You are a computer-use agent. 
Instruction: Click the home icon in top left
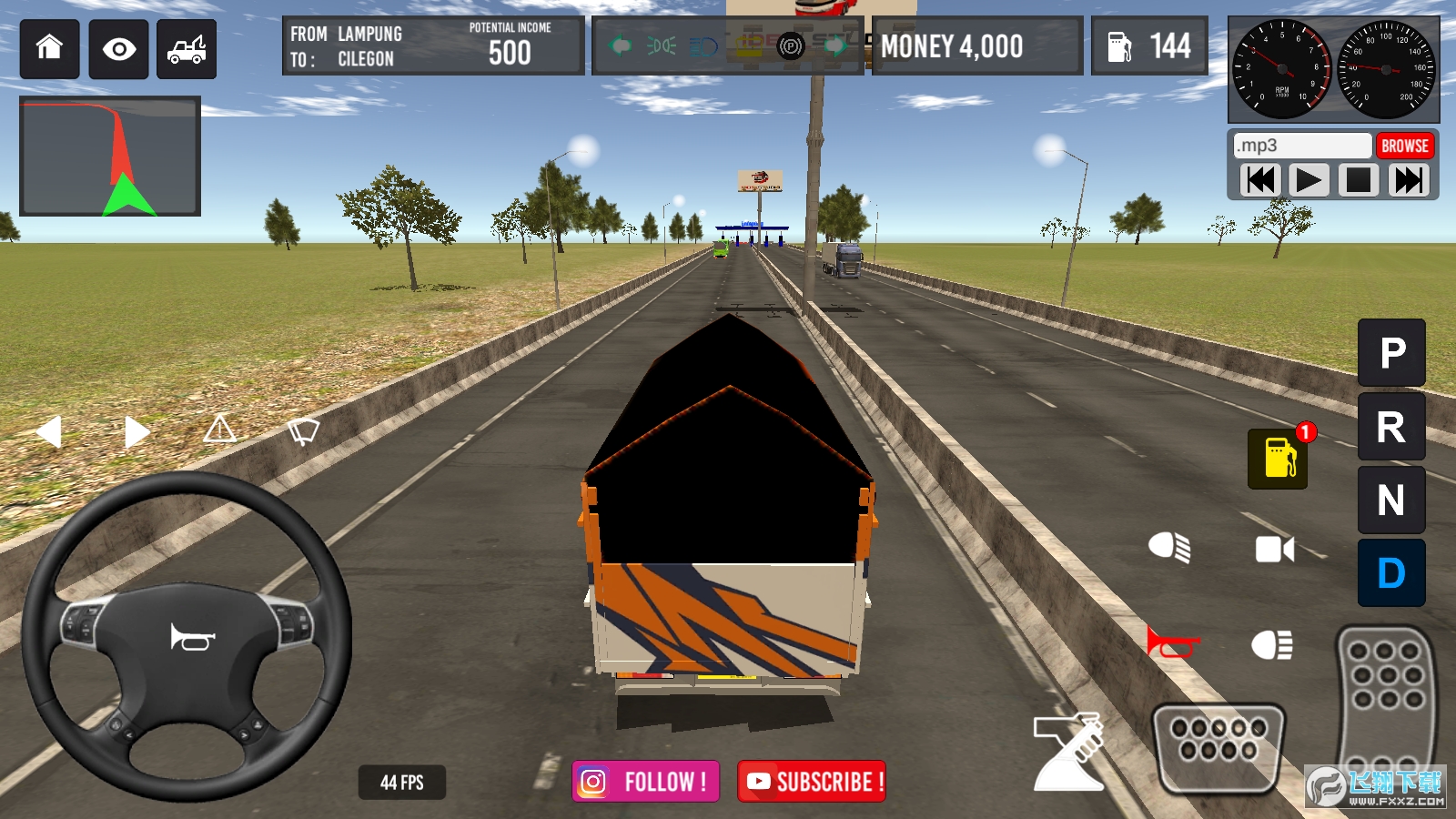tap(48, 46)
